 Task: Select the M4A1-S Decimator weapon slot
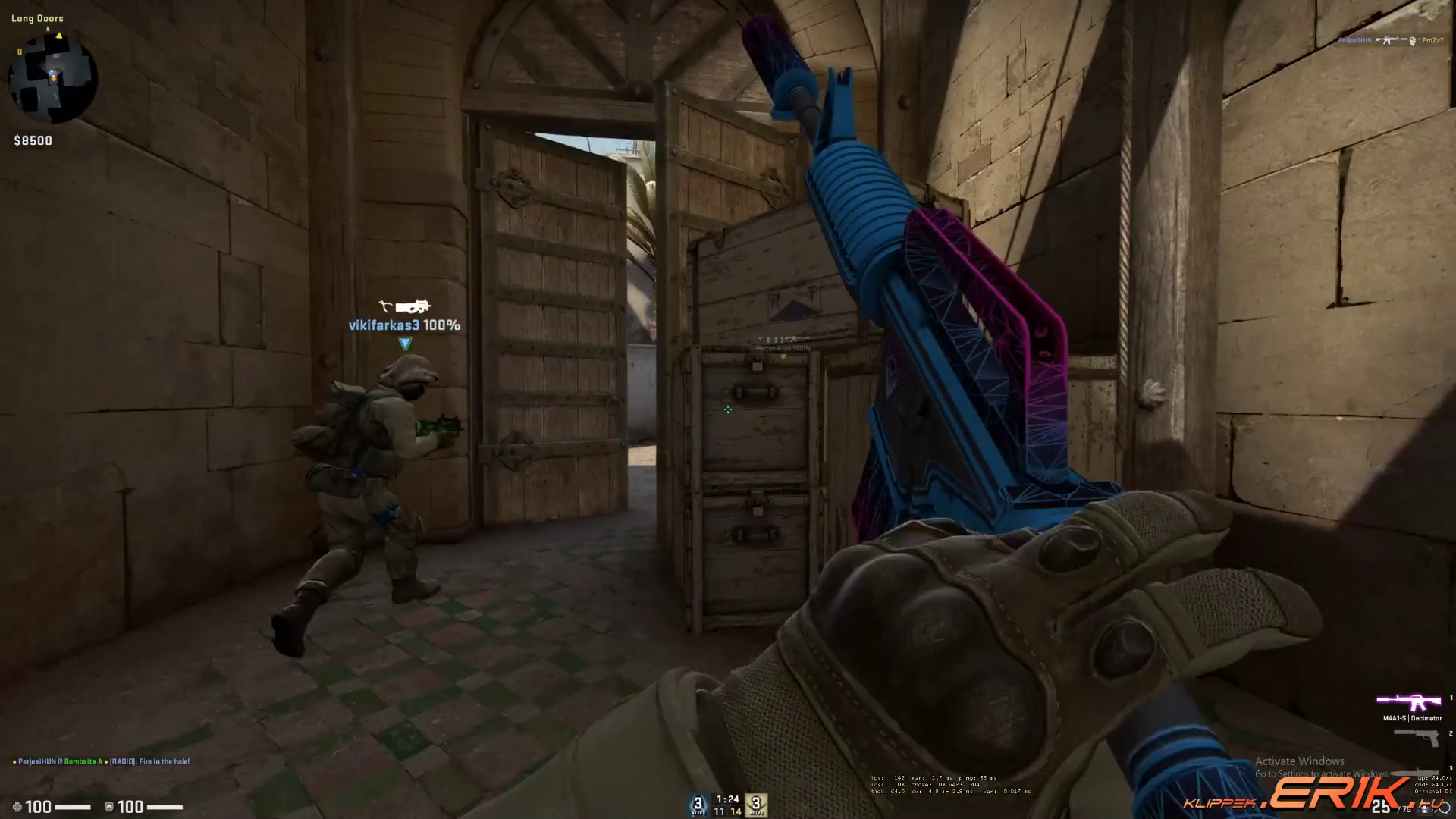tap(1409, 703)
